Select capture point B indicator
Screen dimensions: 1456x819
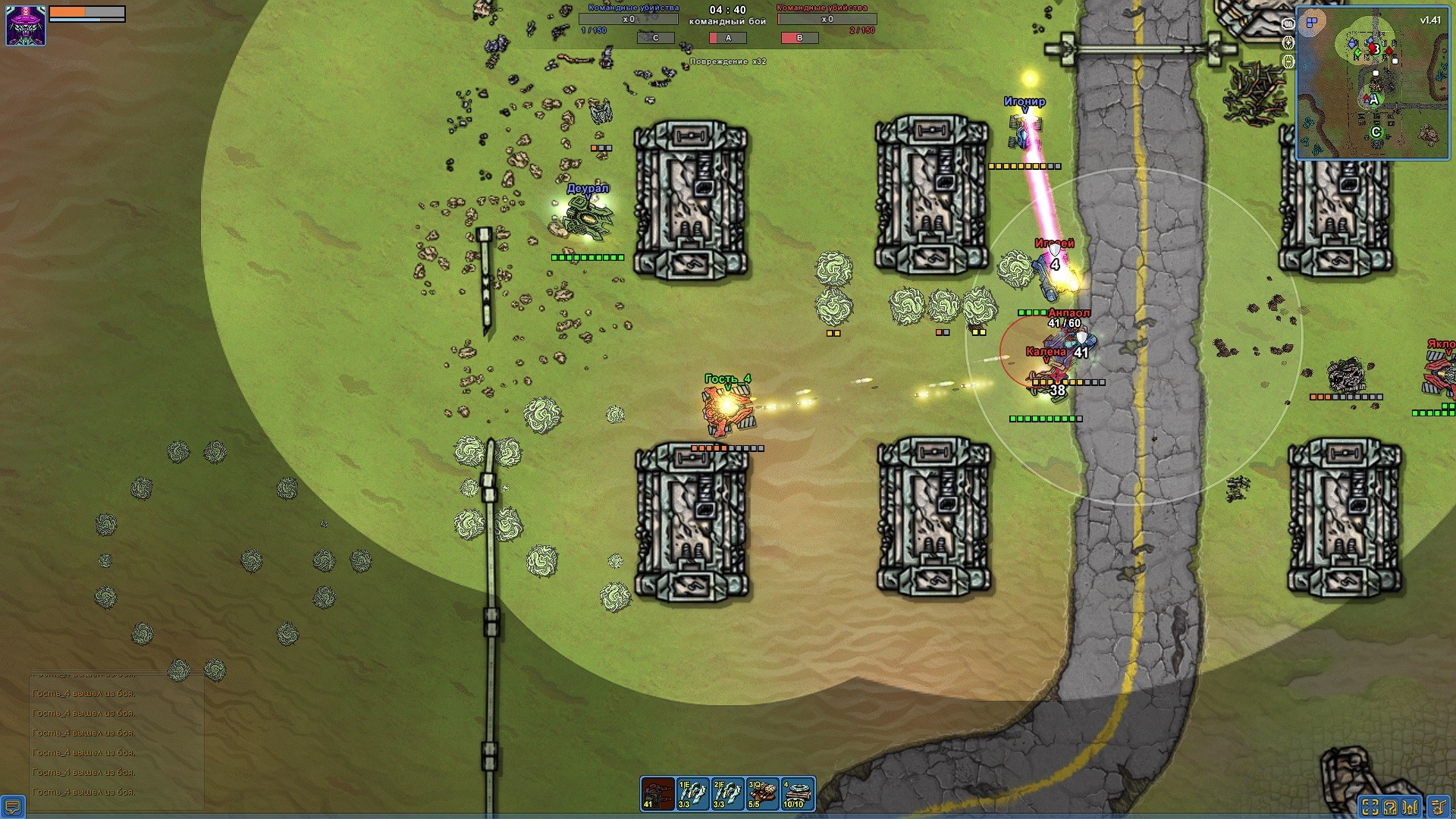pos(799,38)
